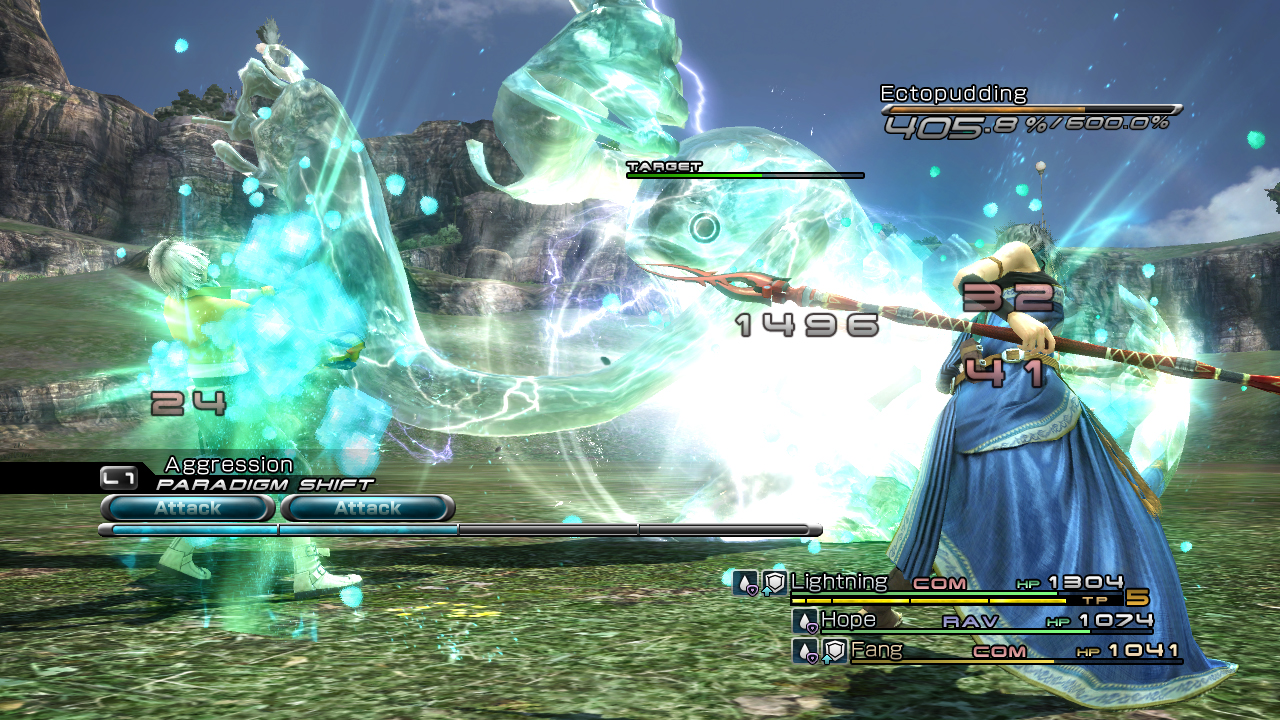Click the droplet status icon next to Lightning
The image size is (1280, 720).
coord(745,583)
